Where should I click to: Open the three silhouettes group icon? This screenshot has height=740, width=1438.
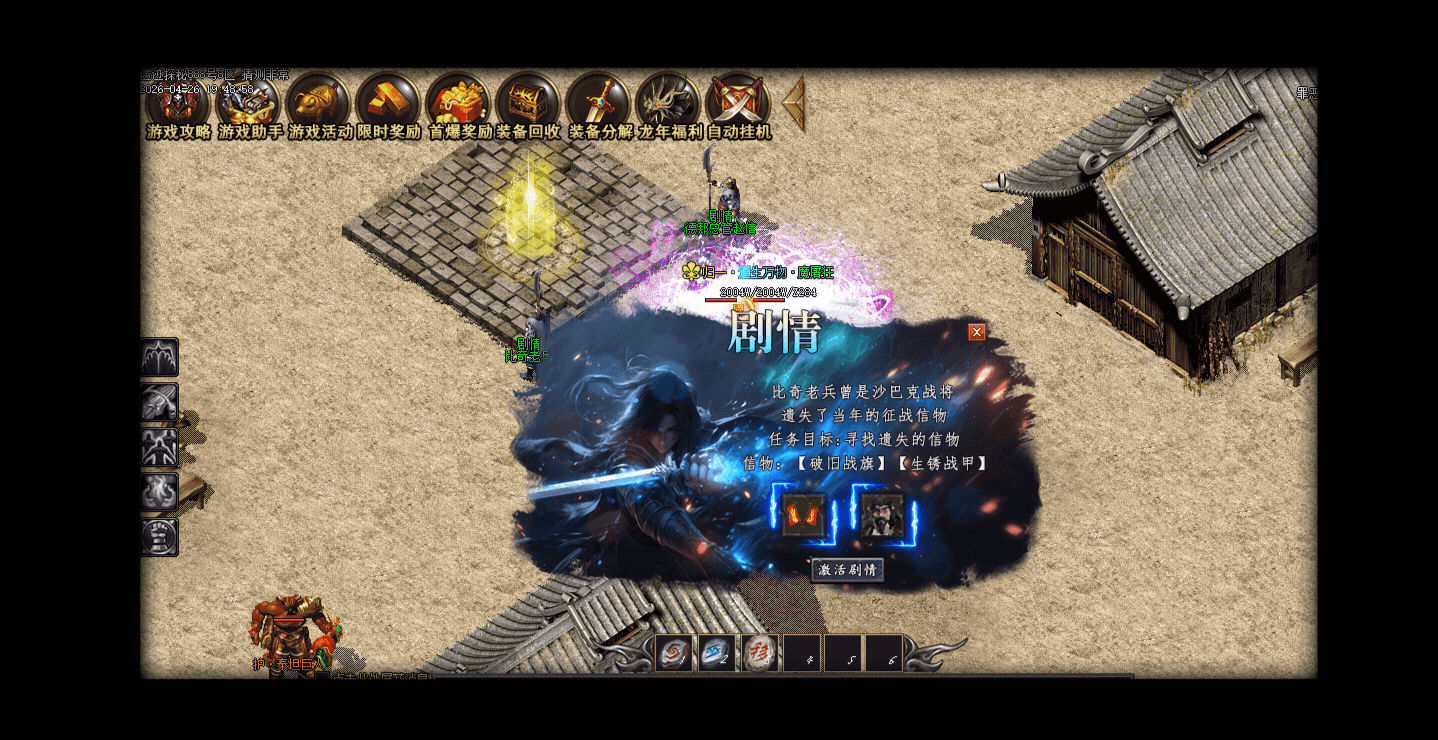click(x=160, y=447)
